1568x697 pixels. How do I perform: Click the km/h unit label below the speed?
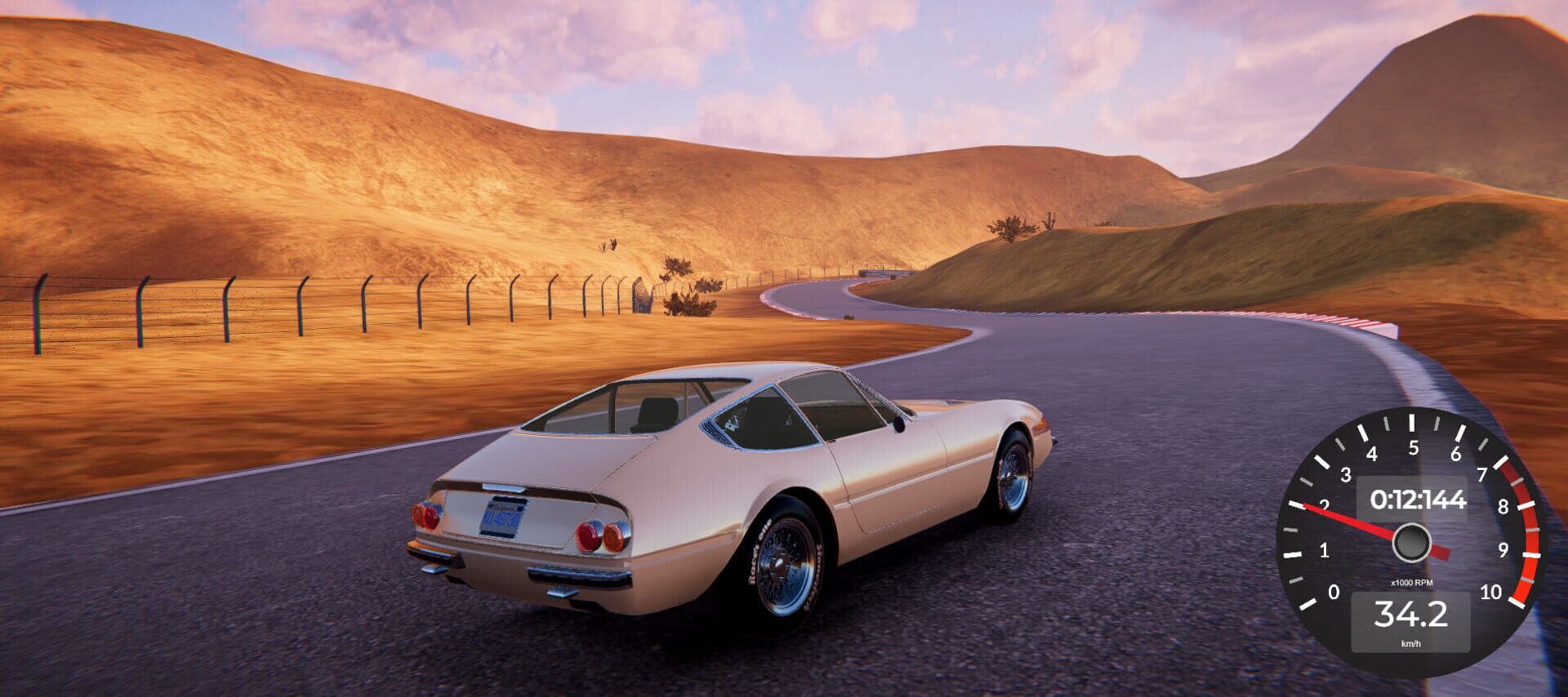tap(1412, 643)
